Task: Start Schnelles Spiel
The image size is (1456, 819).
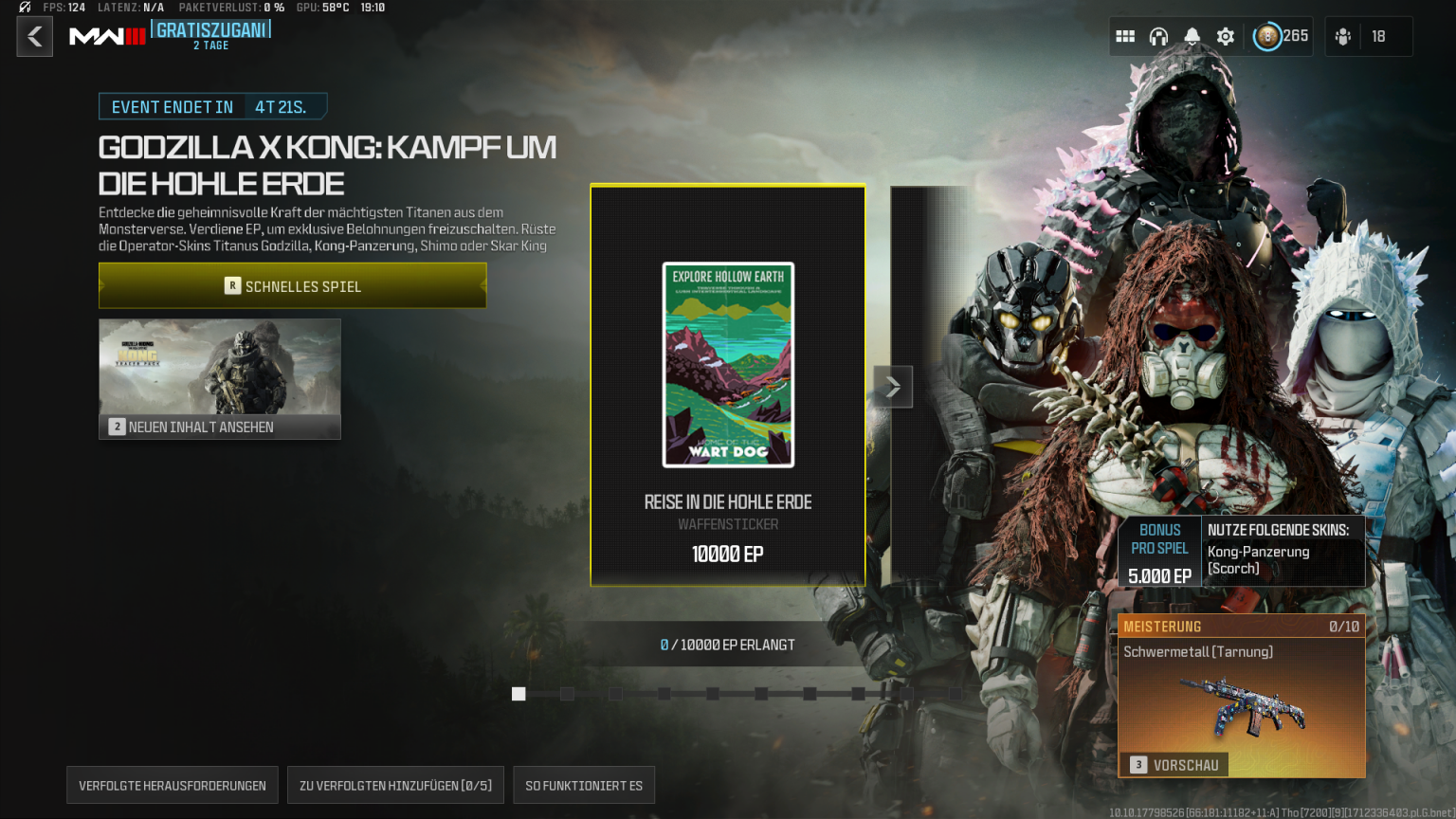Action: point(292,285)
